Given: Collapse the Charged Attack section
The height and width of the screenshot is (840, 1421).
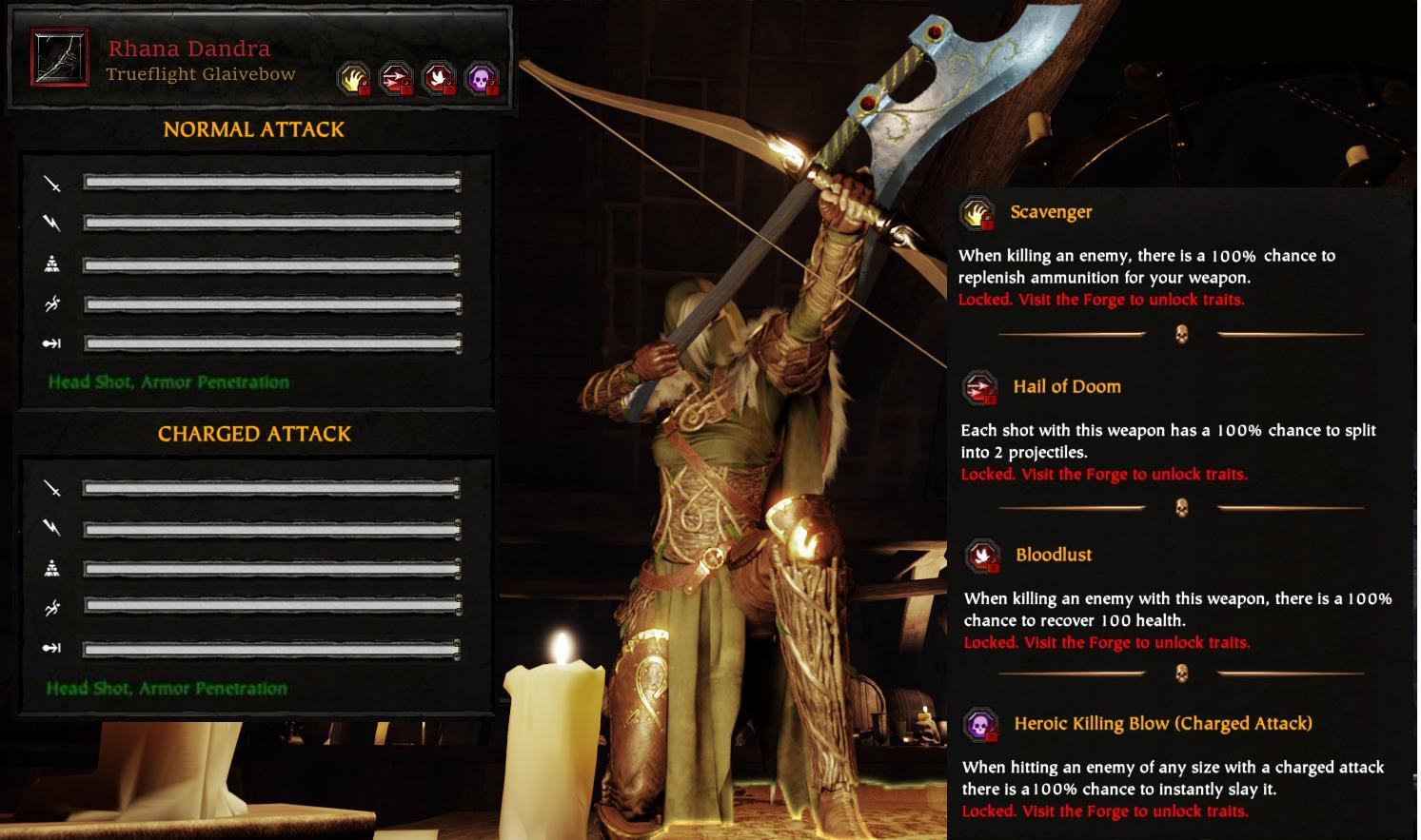Looking at the screenshot, I should (x=254, y=434).
